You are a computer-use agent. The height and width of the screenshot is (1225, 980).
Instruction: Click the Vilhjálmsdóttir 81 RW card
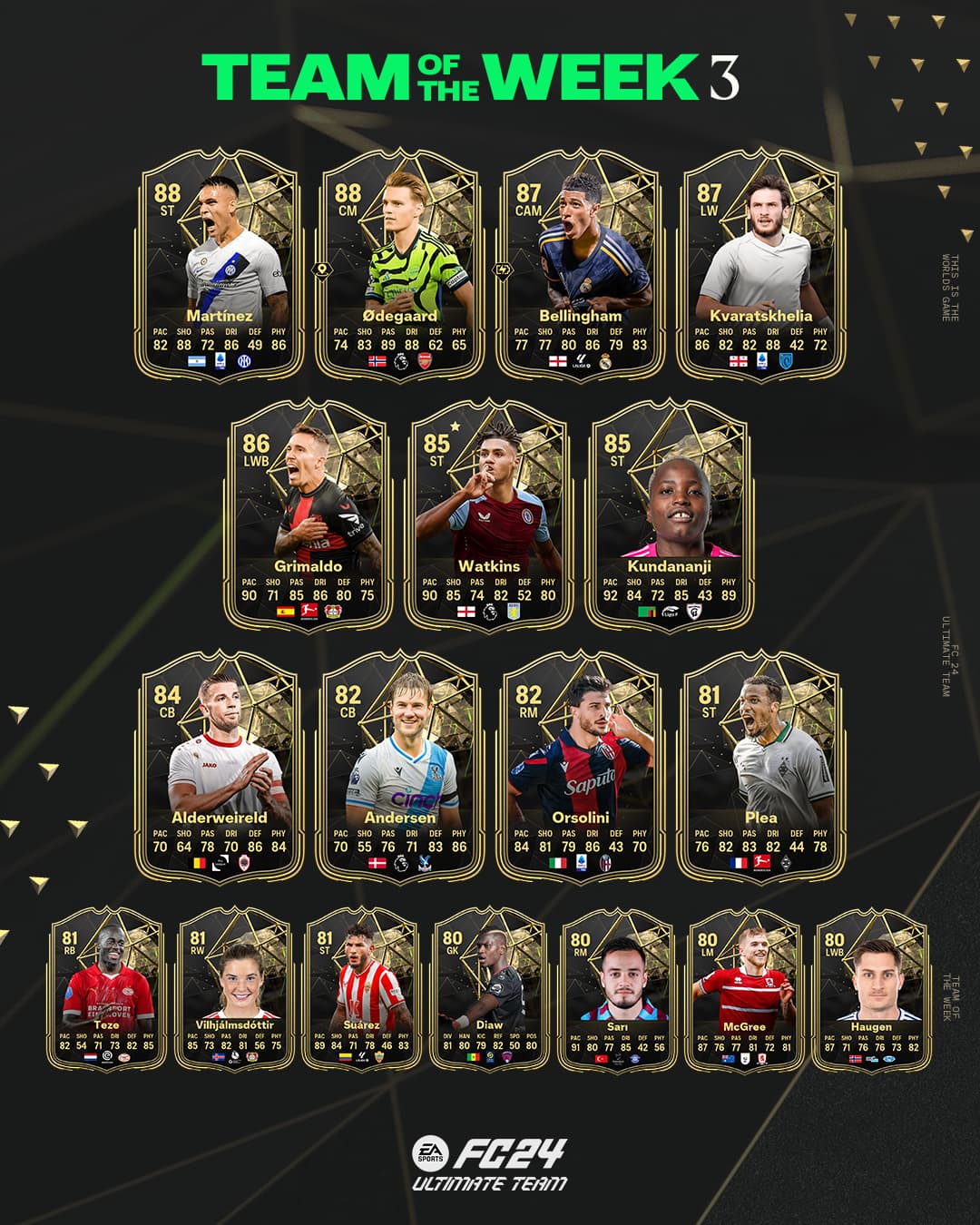point(234,991)
